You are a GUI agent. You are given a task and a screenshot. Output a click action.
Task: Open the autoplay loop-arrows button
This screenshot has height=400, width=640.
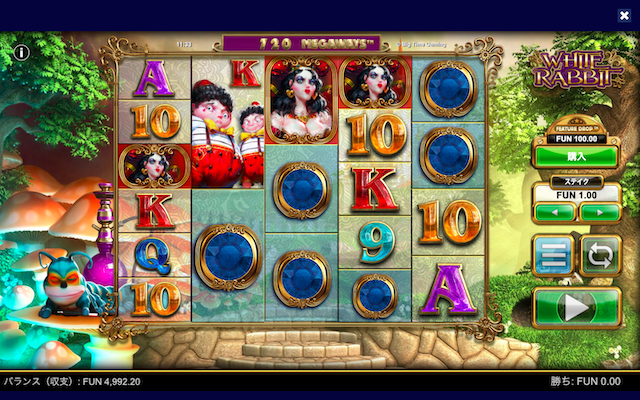click(x=600, y=256)
